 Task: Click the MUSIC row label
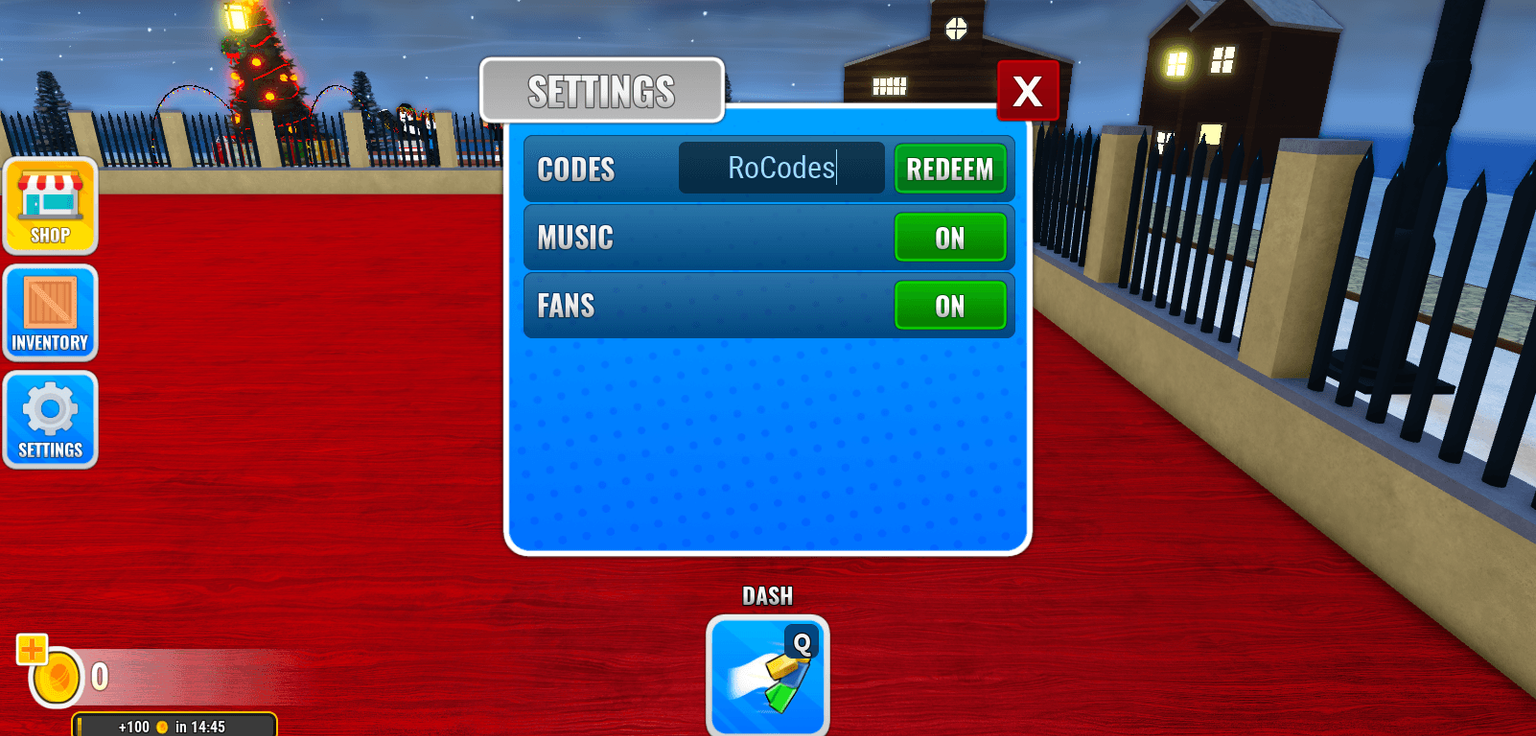point(576,237)
